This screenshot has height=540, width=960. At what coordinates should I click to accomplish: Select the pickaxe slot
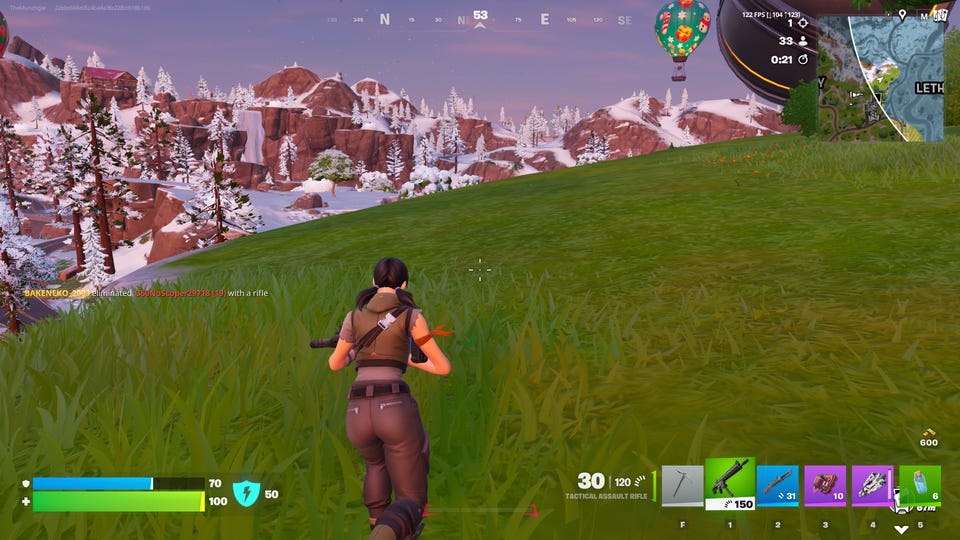[682, 486]
